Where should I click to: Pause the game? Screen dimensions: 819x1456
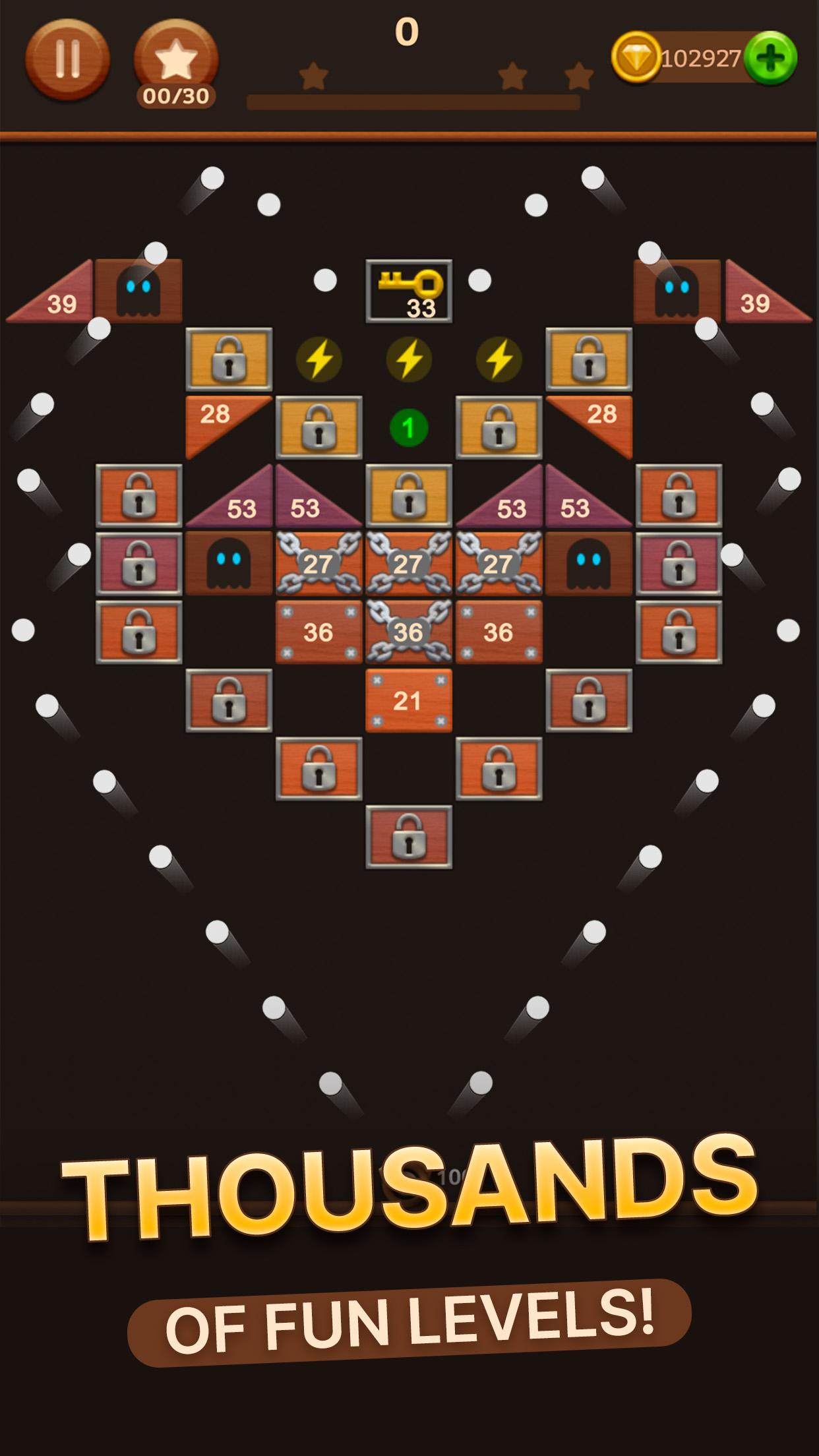[x=67, y=59]
